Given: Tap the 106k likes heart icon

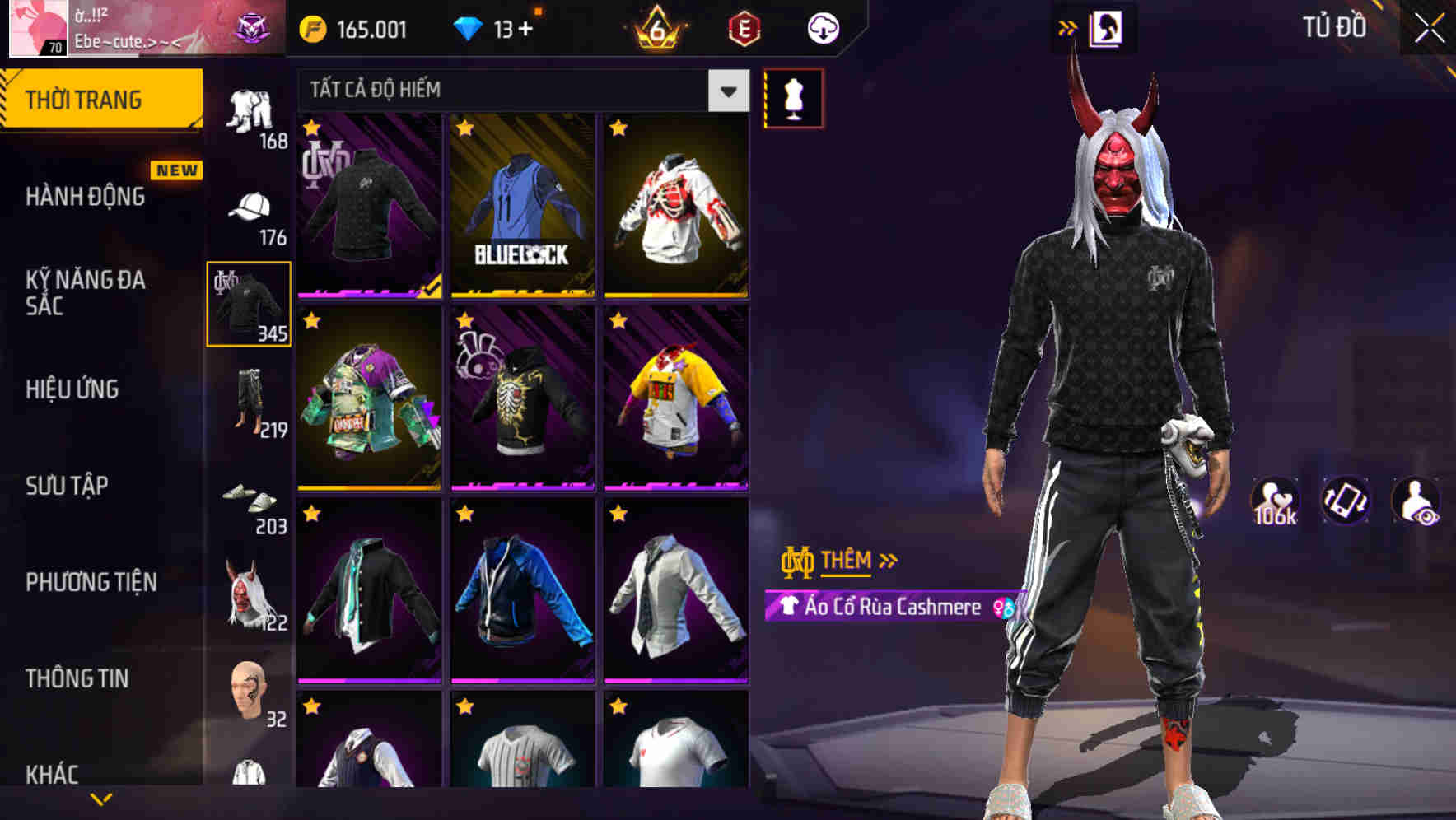Looking at the screenshot, I should (1276, 499).
